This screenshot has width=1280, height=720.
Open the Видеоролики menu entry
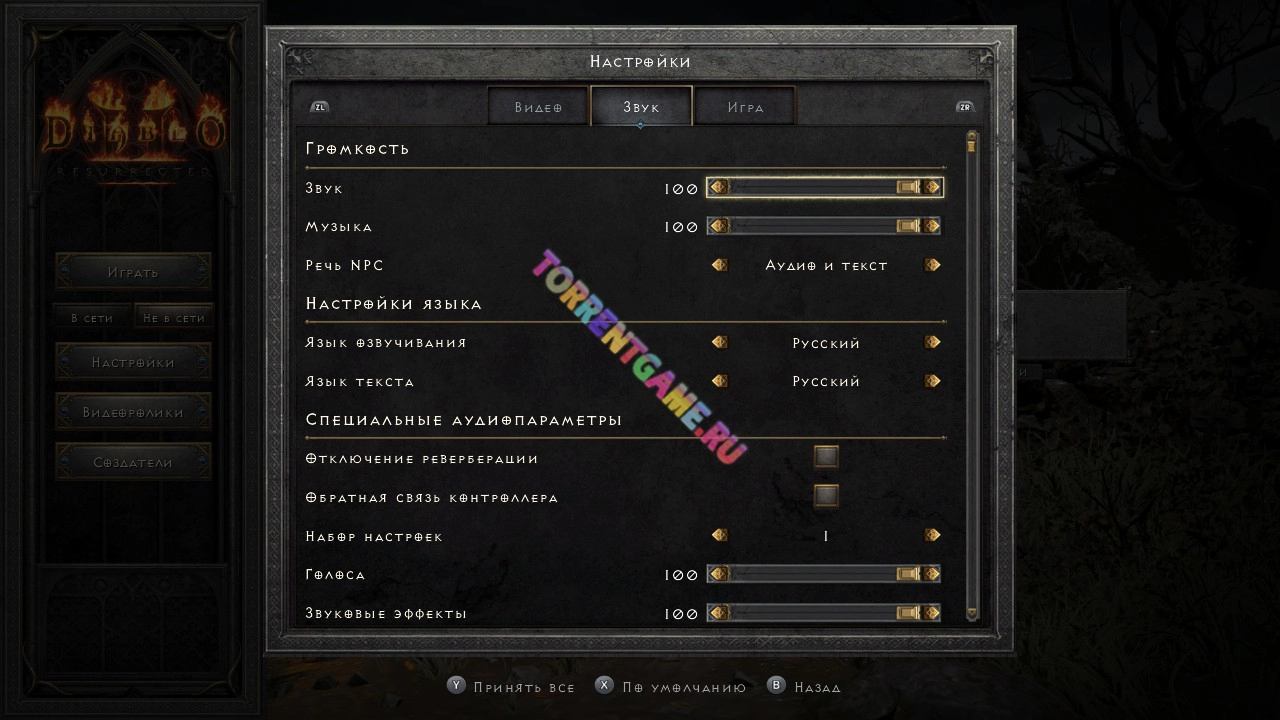click(133, 412)
